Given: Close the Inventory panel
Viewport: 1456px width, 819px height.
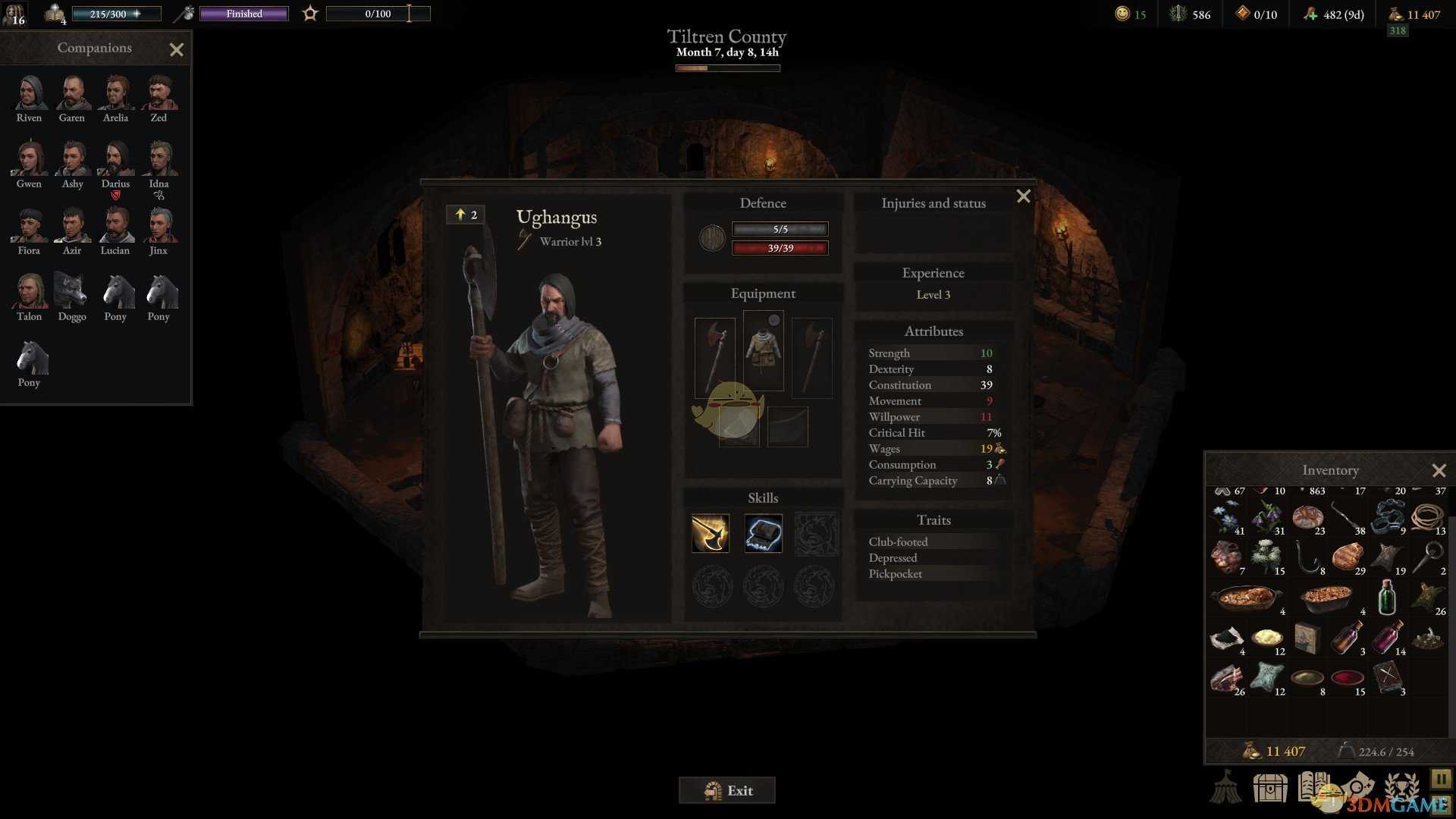Looking at the screenshot, I should point(1439,471).
